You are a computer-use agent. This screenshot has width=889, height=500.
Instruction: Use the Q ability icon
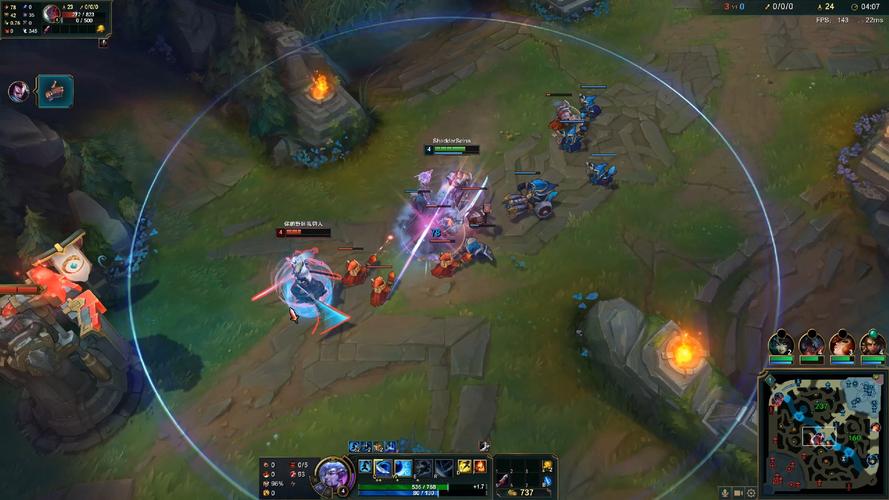click(x=383, y=467)
